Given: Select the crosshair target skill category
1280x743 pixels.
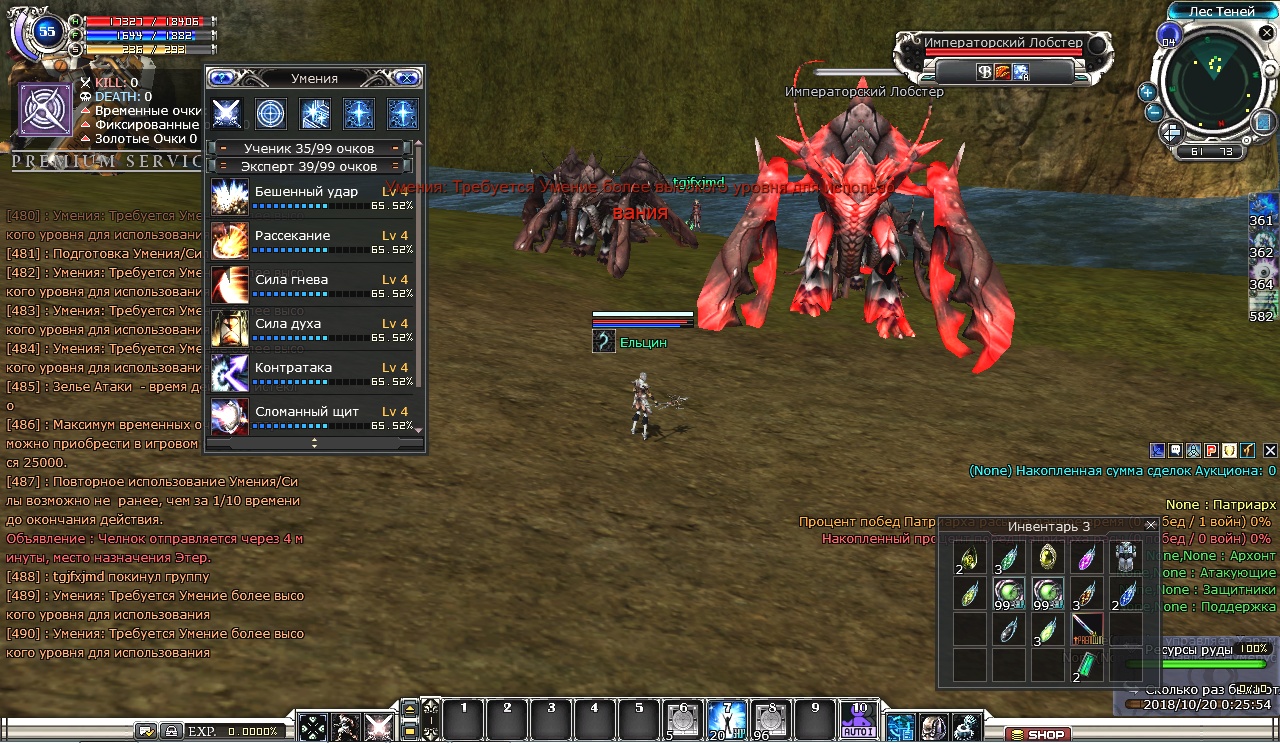Looking at the screenshot, I should [270, 113].
